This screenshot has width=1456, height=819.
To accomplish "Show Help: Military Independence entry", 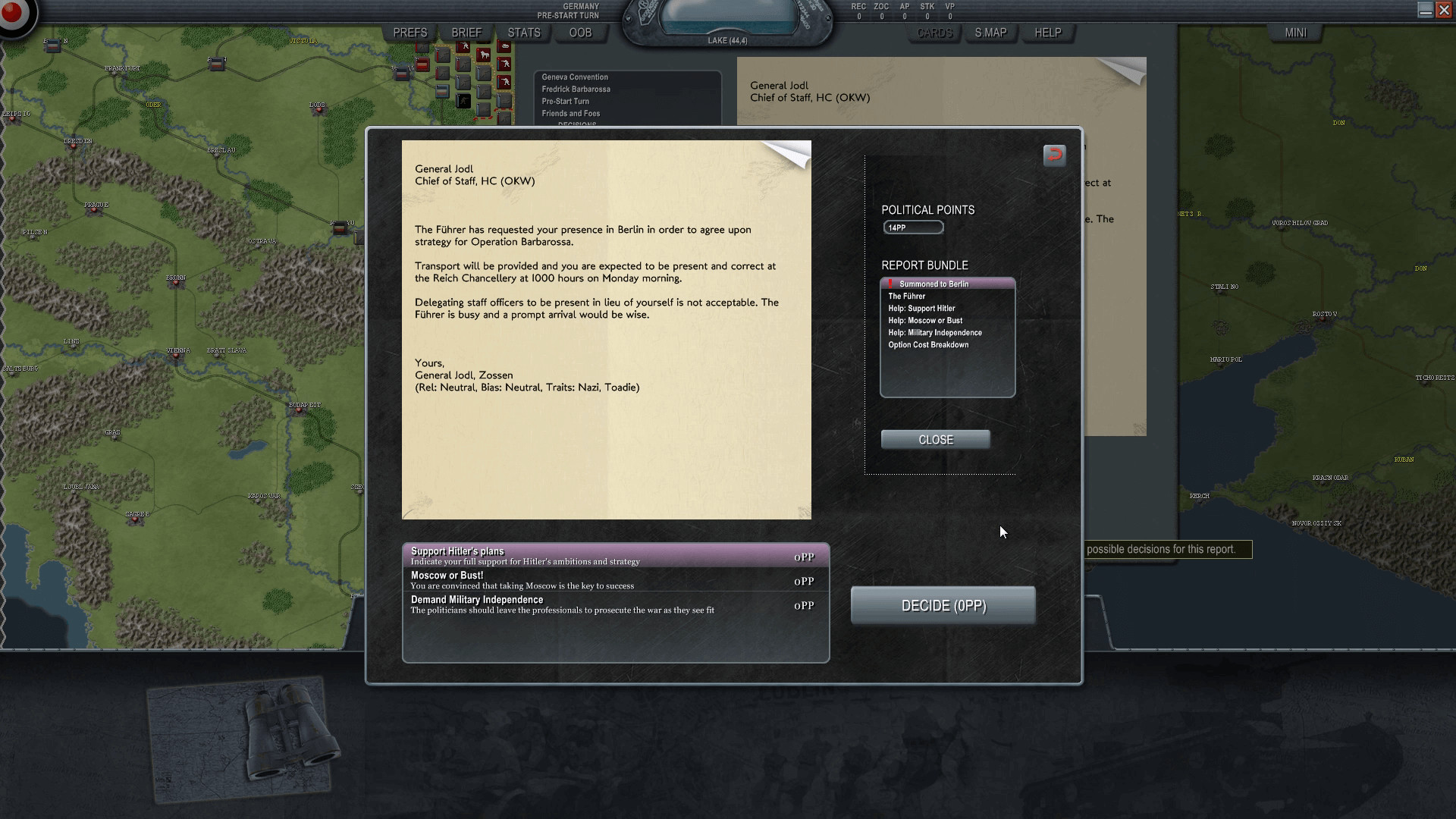I will tap(935, 333).
